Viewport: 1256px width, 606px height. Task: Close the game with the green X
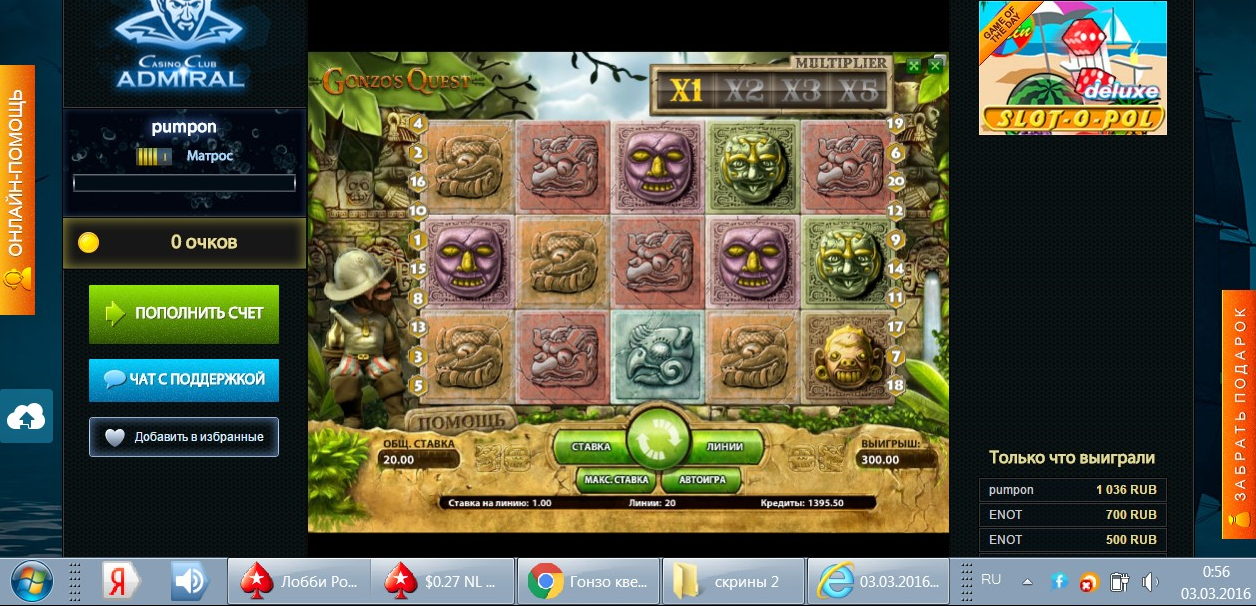coord(935,66)
